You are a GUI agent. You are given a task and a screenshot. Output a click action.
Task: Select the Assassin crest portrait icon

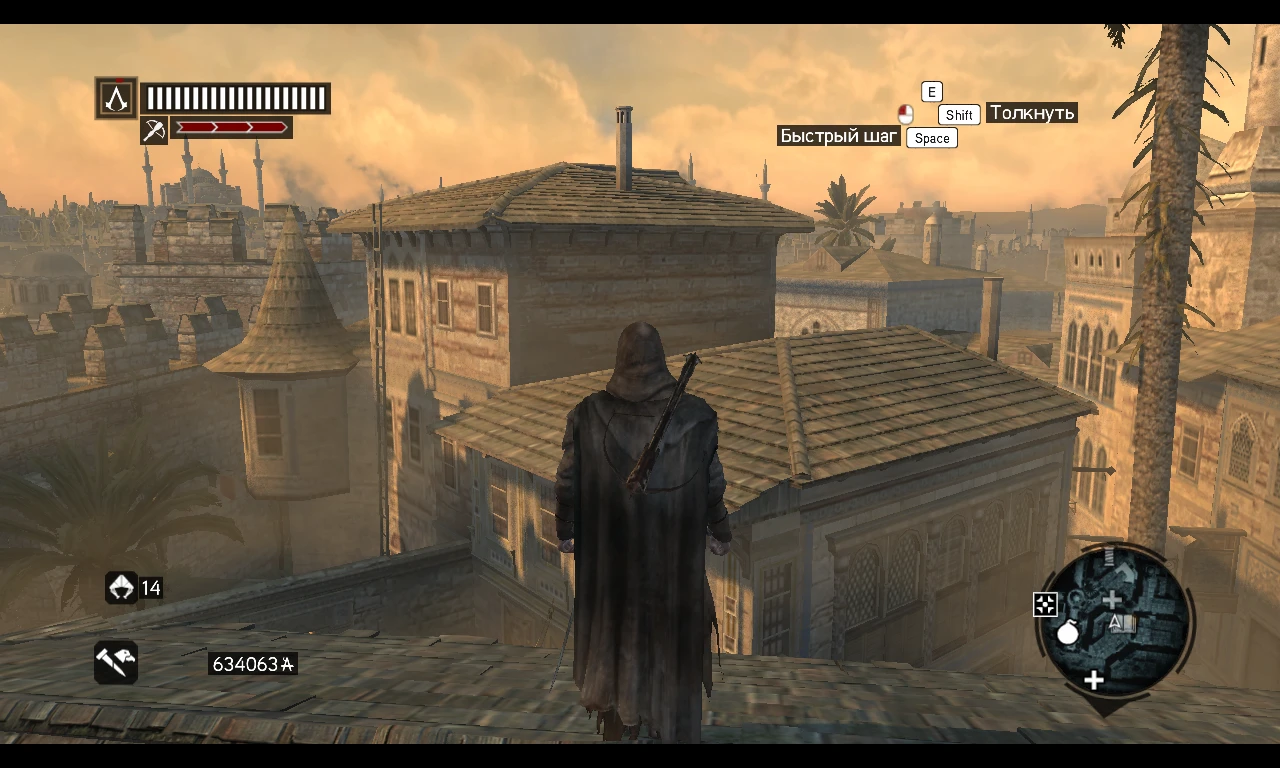tap(116, 97)
